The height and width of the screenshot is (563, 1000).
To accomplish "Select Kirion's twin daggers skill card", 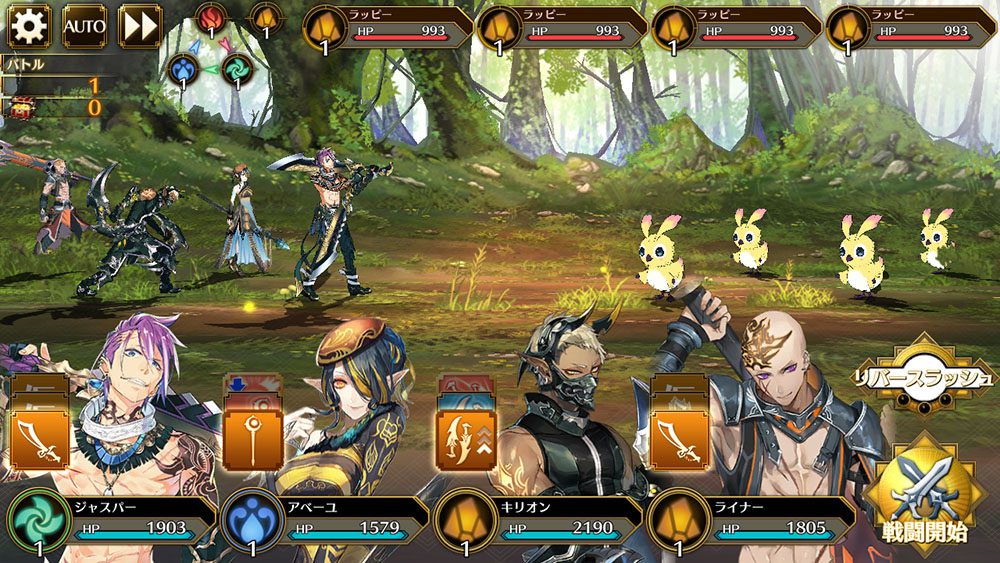I will (x=466, y=438).
